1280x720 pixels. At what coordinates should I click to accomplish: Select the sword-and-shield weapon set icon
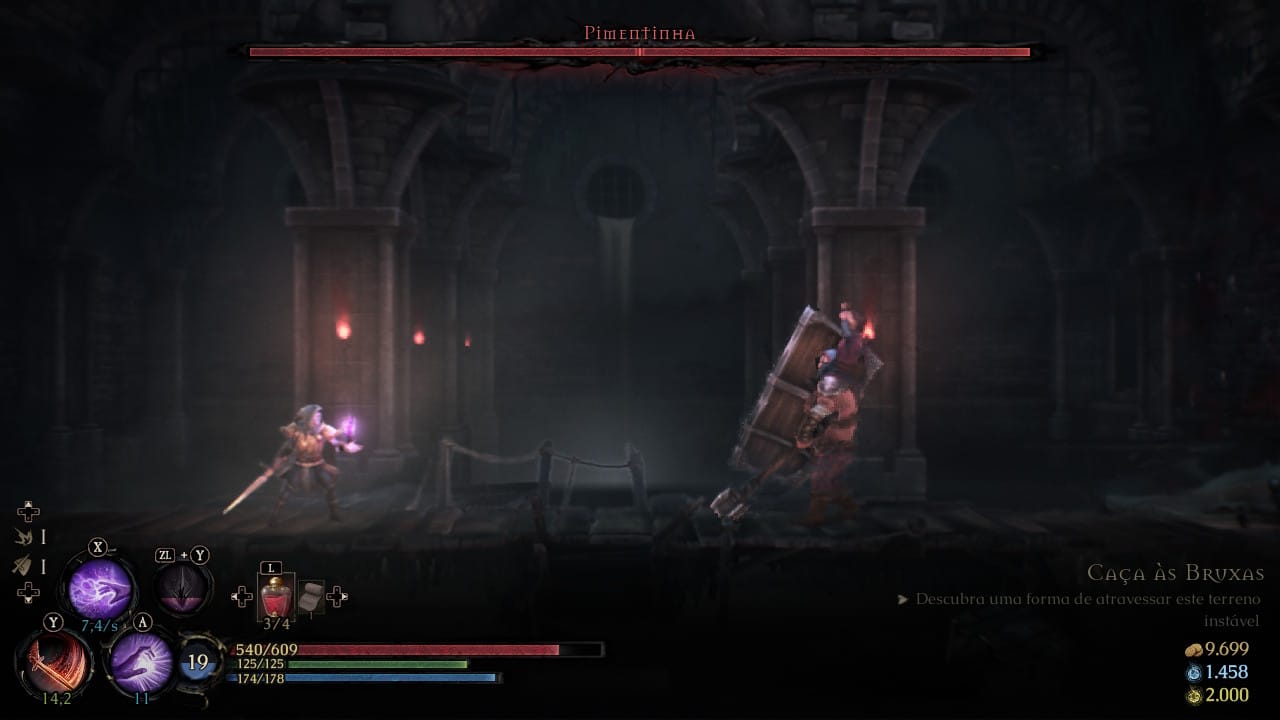pyautogui.click(x=22, y=566)
